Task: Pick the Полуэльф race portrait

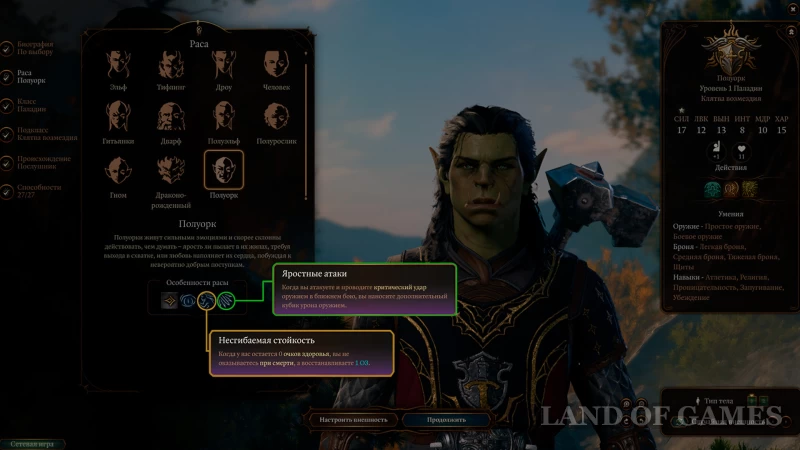Action: click(224, 119)
